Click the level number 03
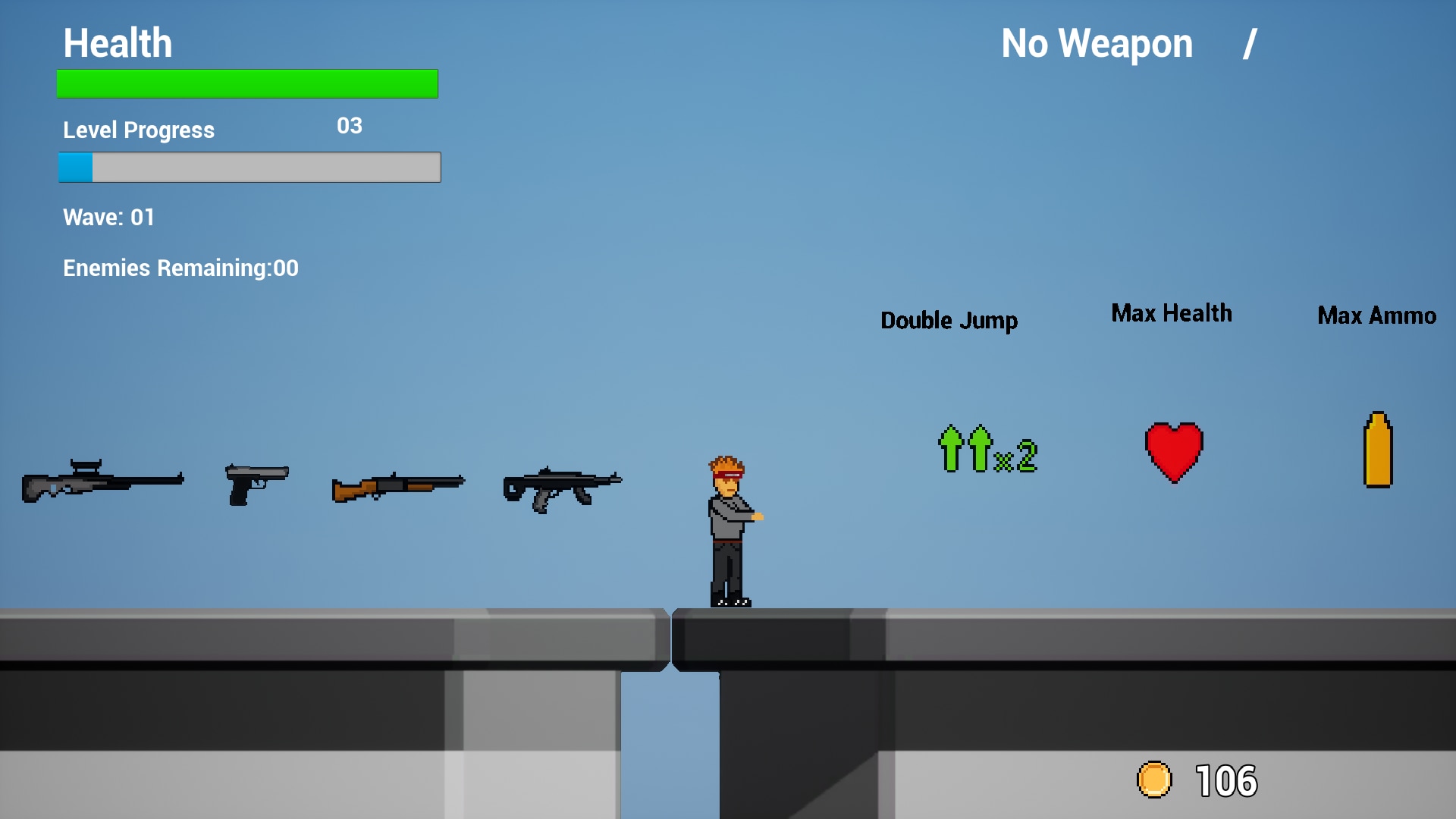 coord(350,126)
